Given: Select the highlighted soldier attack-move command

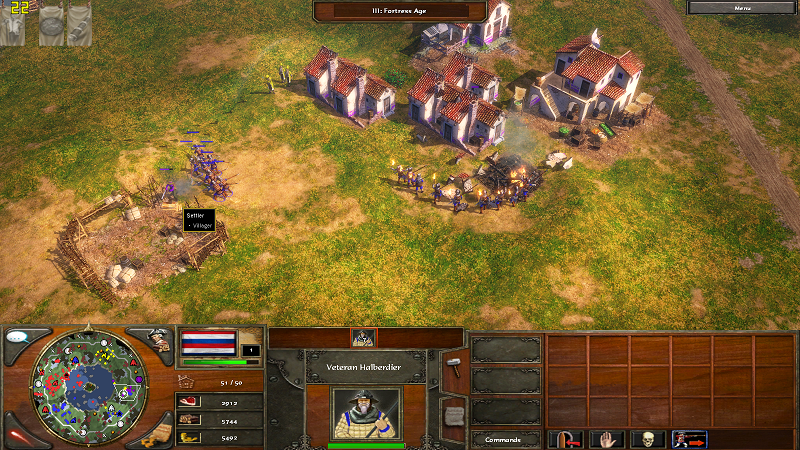Looking at the screenshot, I should click(690, 439).
